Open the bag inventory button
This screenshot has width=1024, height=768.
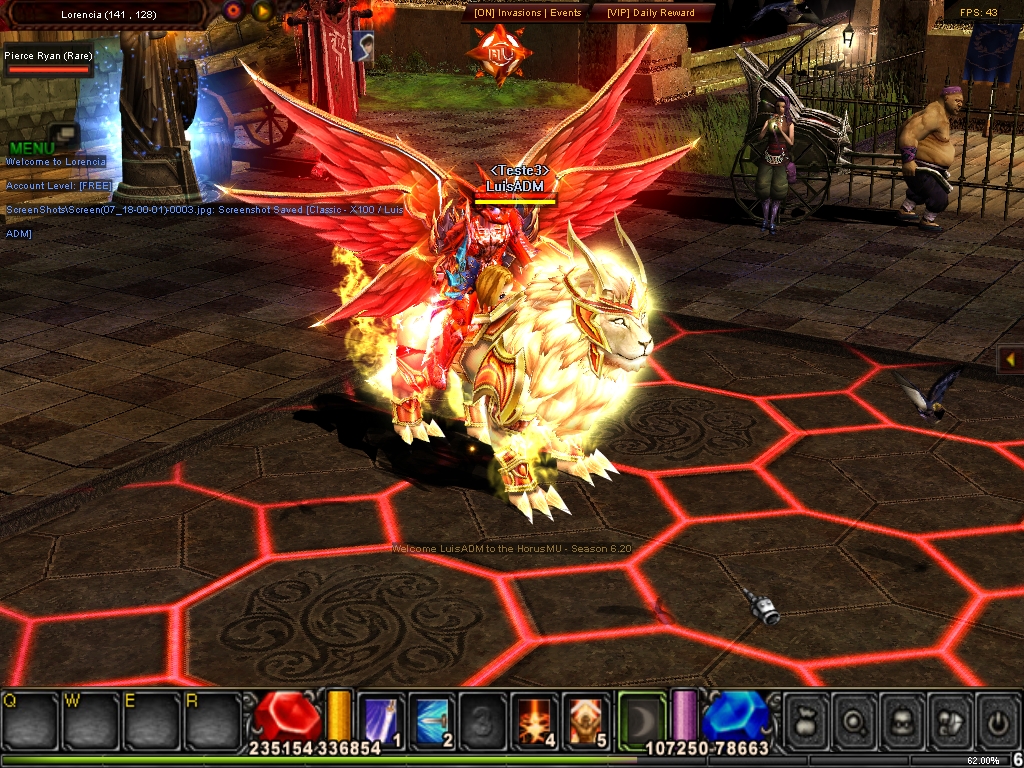(x=806, y=719)
